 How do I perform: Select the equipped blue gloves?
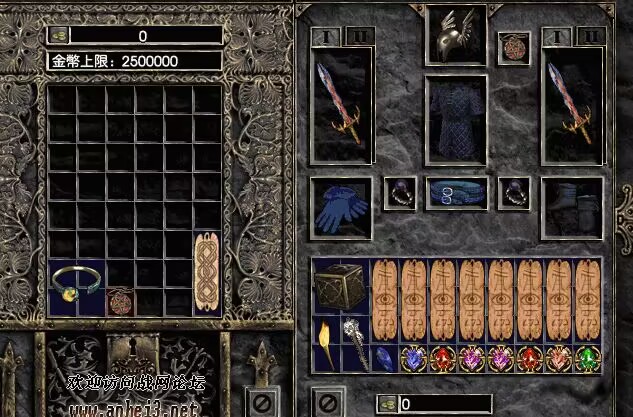tap(341, 208)
